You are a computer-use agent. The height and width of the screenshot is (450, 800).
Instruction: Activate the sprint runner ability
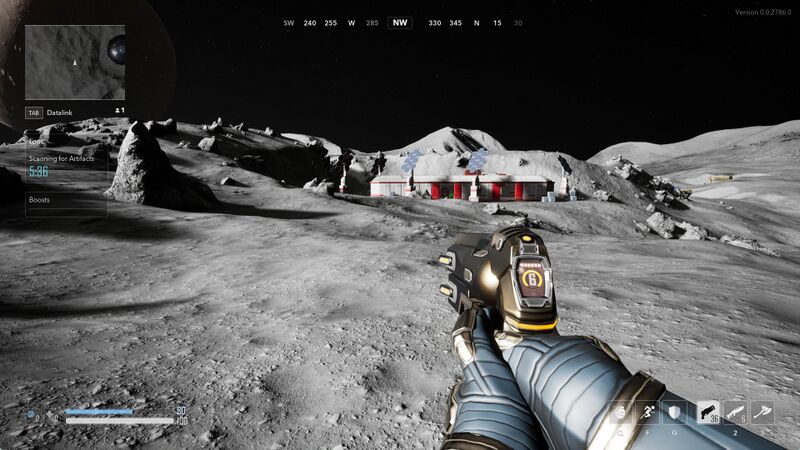(x=647, y=412)
